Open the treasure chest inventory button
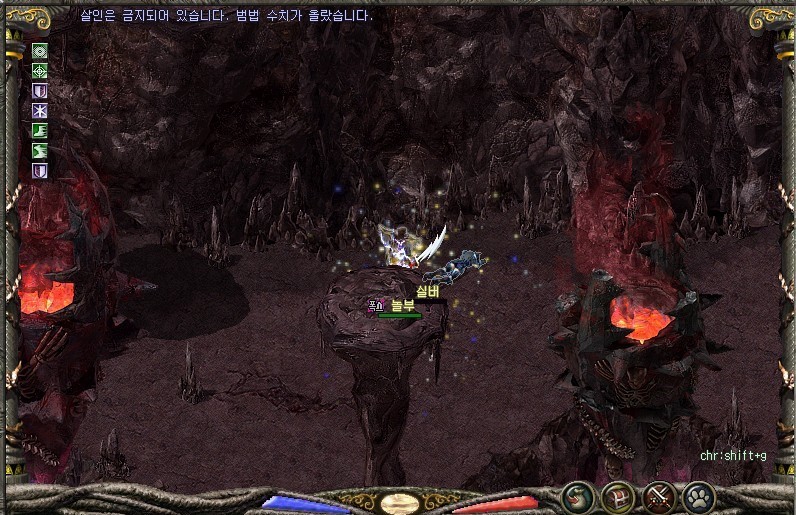796x515 pixels. pos(618,496)
